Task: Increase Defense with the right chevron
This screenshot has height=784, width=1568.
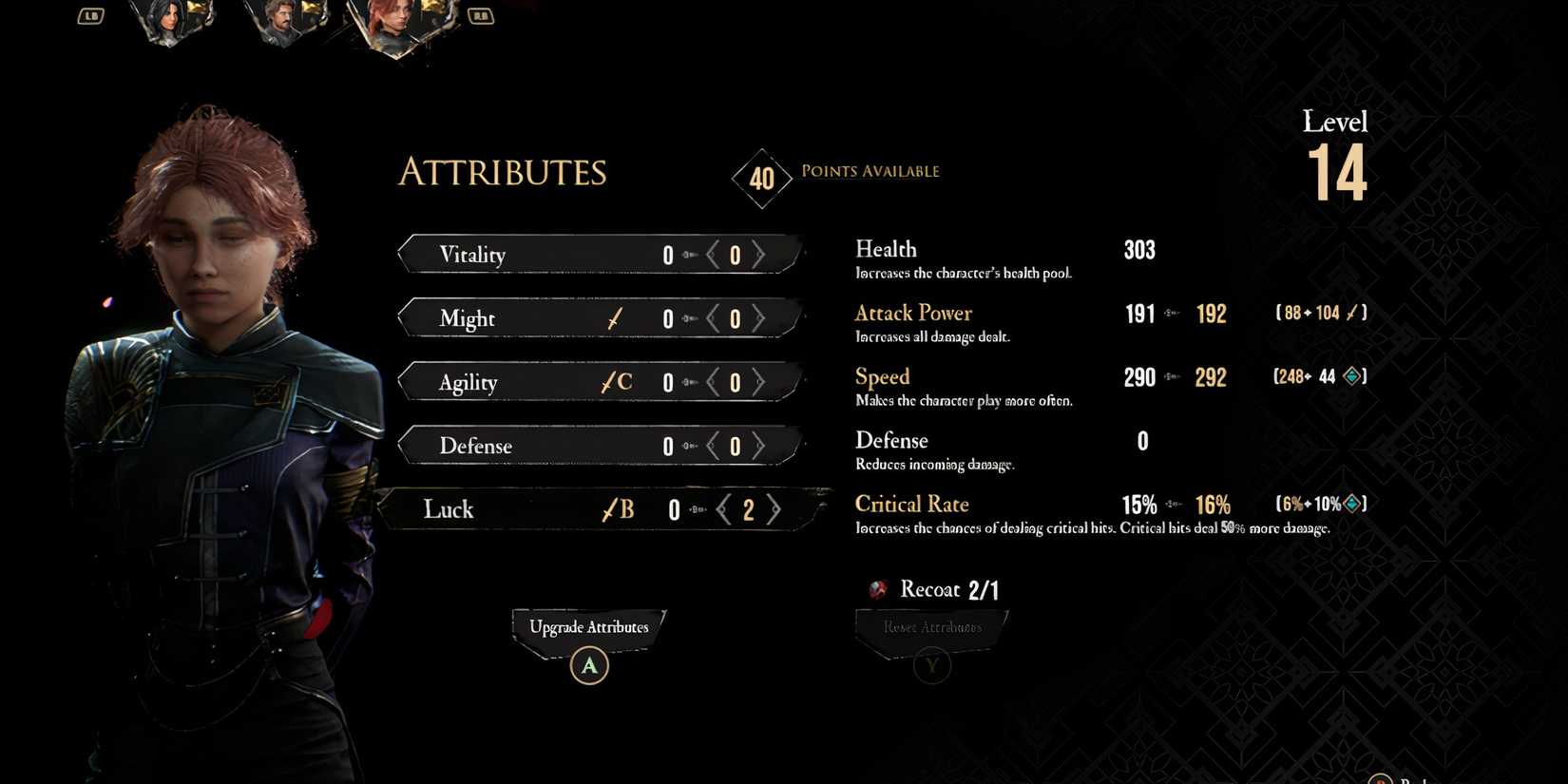Action: pyautogui.click(x=759, y=446)
